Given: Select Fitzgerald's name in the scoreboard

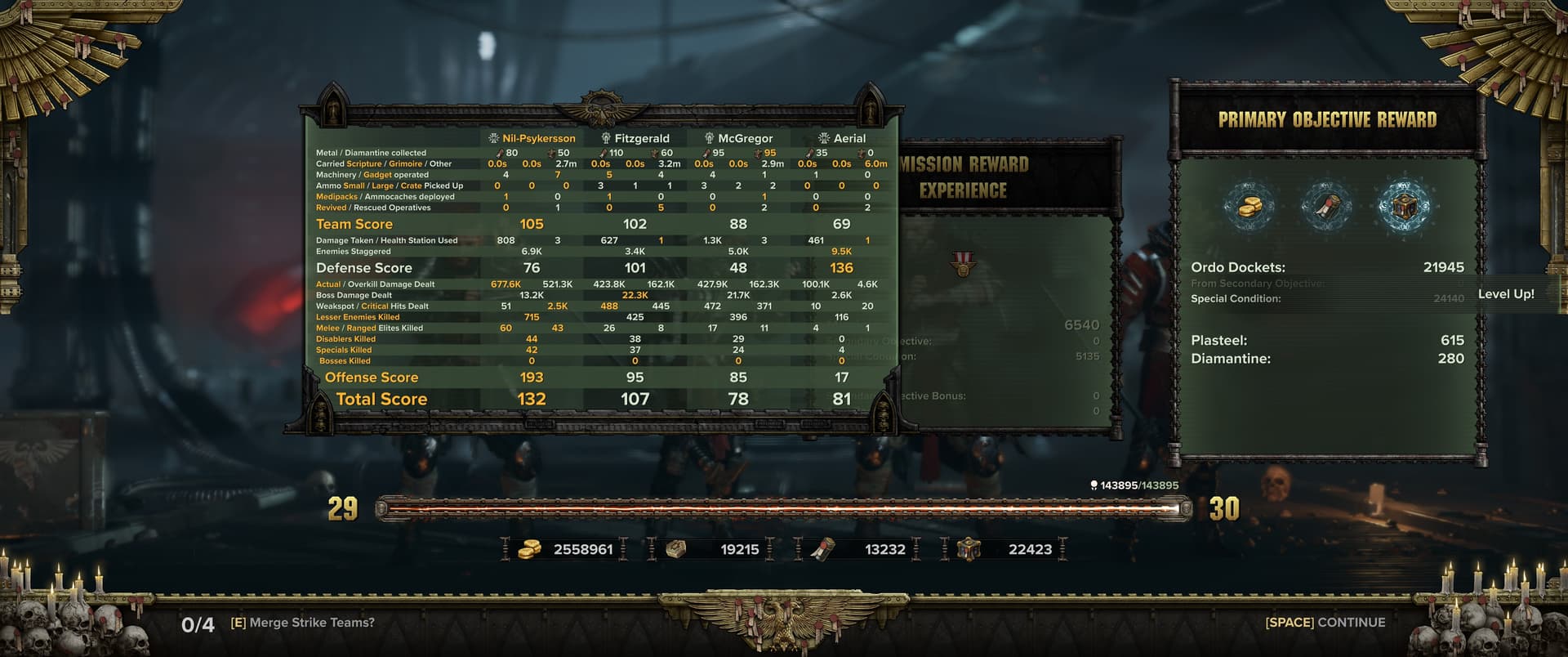Looking at the screenshot, I should [641, 139].
